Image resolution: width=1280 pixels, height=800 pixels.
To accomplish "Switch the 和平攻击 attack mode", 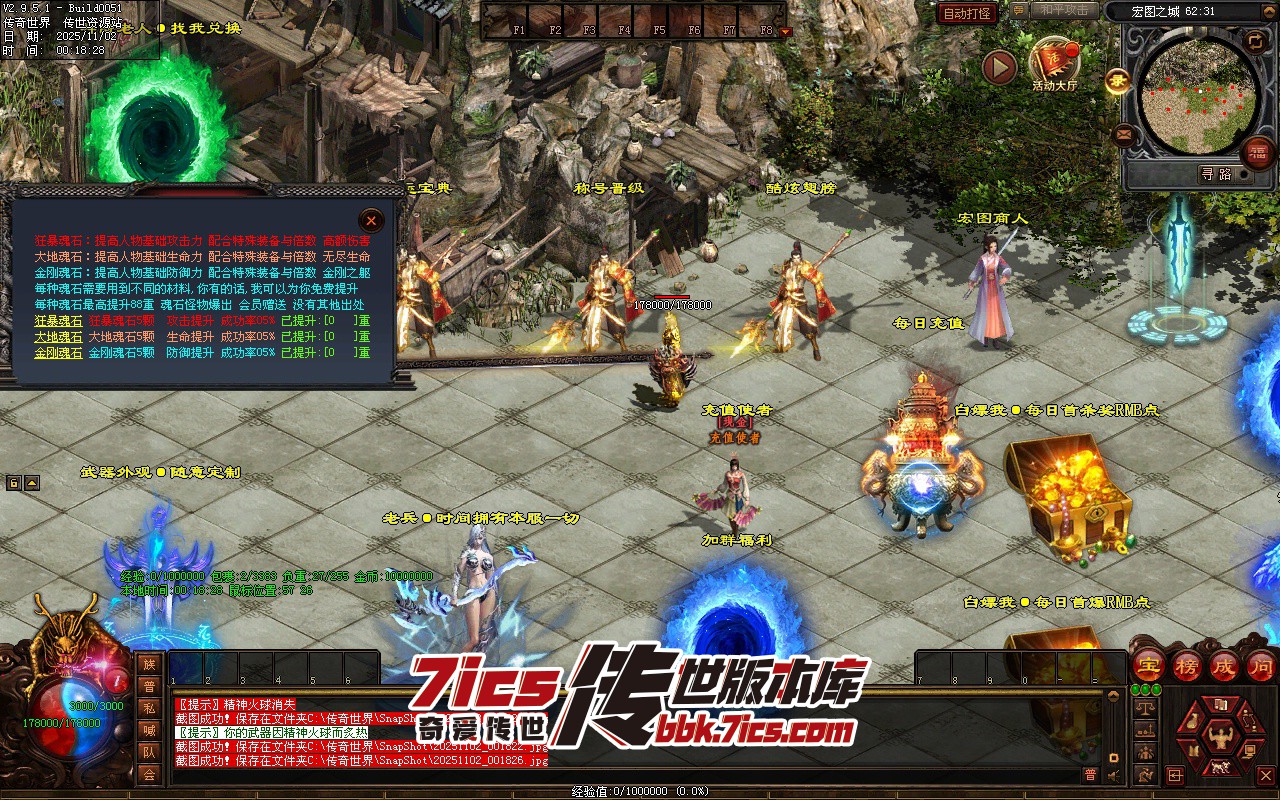I will (1062, 10).
